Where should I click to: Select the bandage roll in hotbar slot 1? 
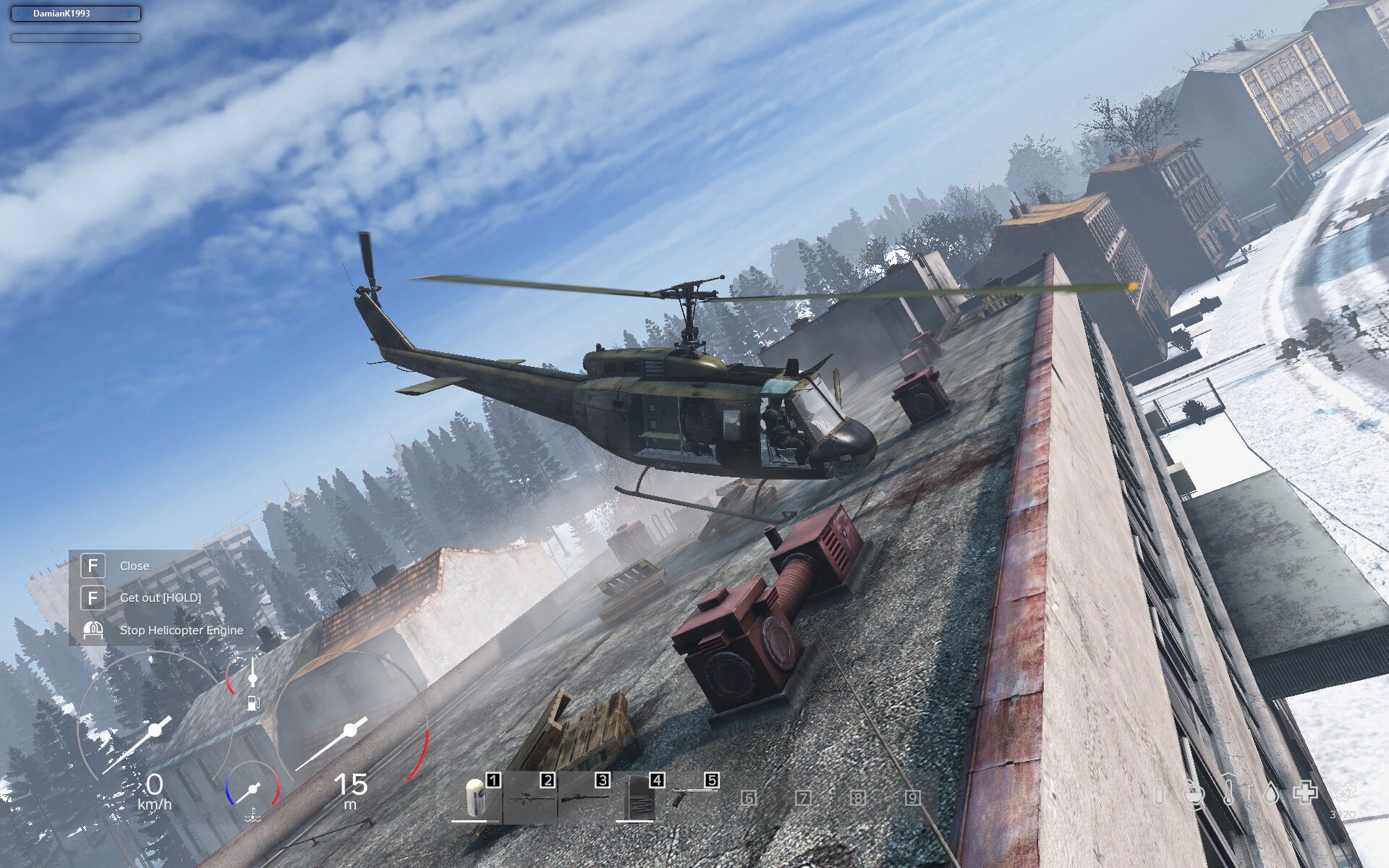475,799
